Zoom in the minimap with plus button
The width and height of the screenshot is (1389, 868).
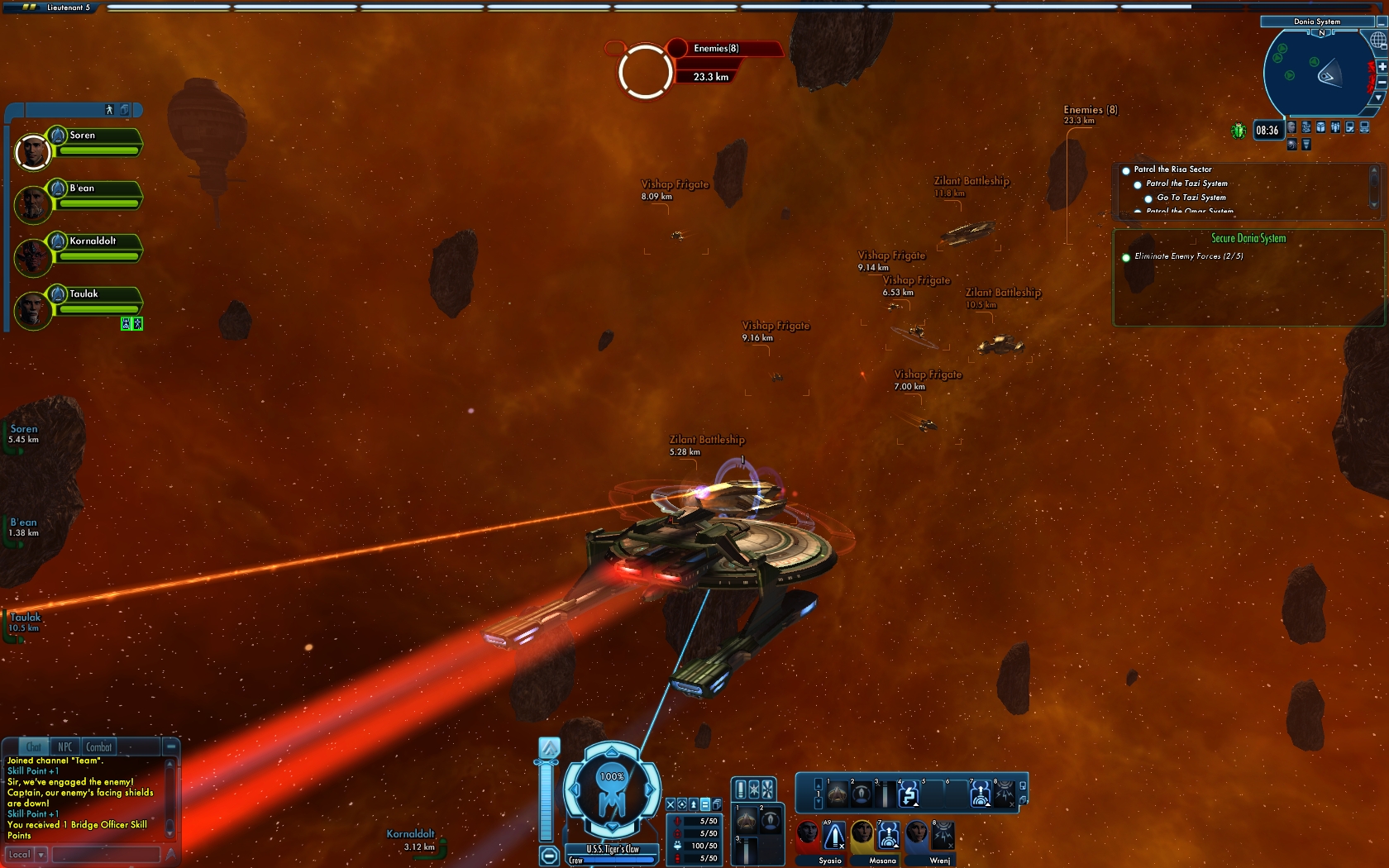[1381, 66]
